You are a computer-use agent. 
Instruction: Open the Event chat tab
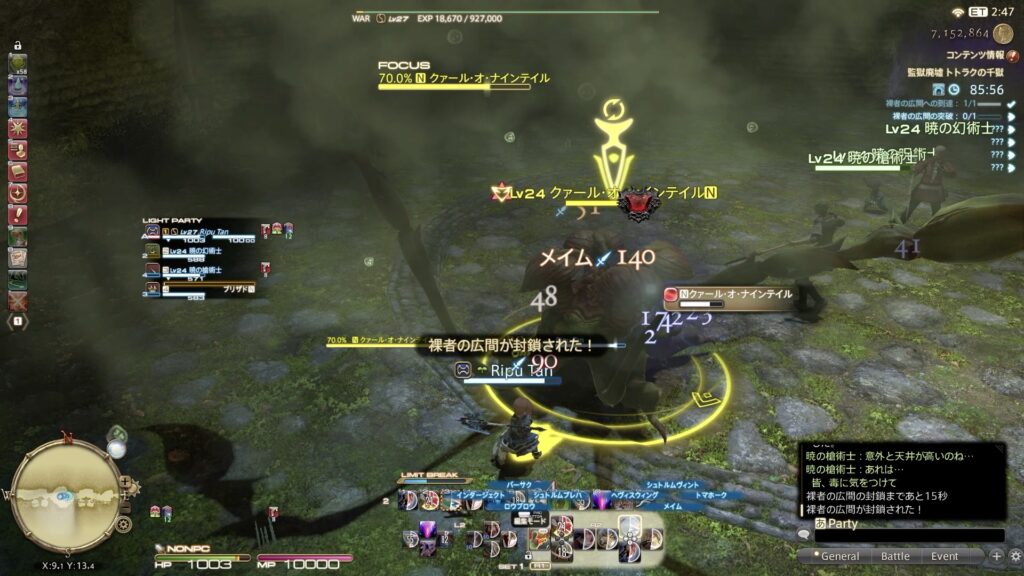945,556
